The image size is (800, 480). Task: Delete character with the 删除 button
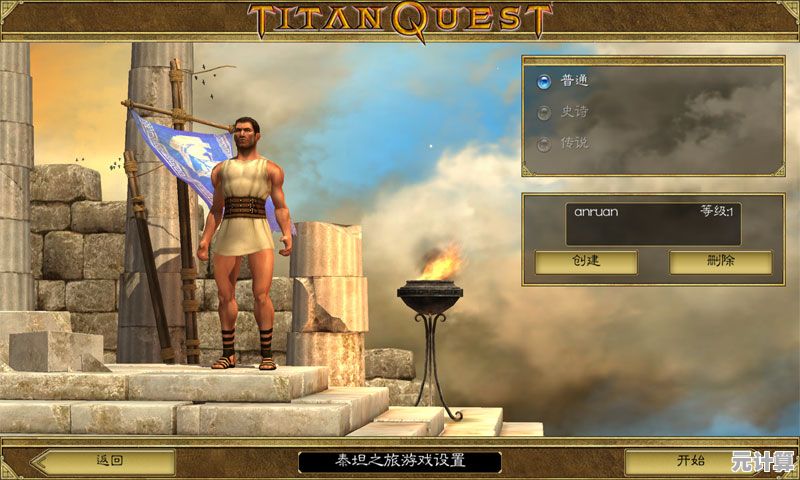click(720, 262)
